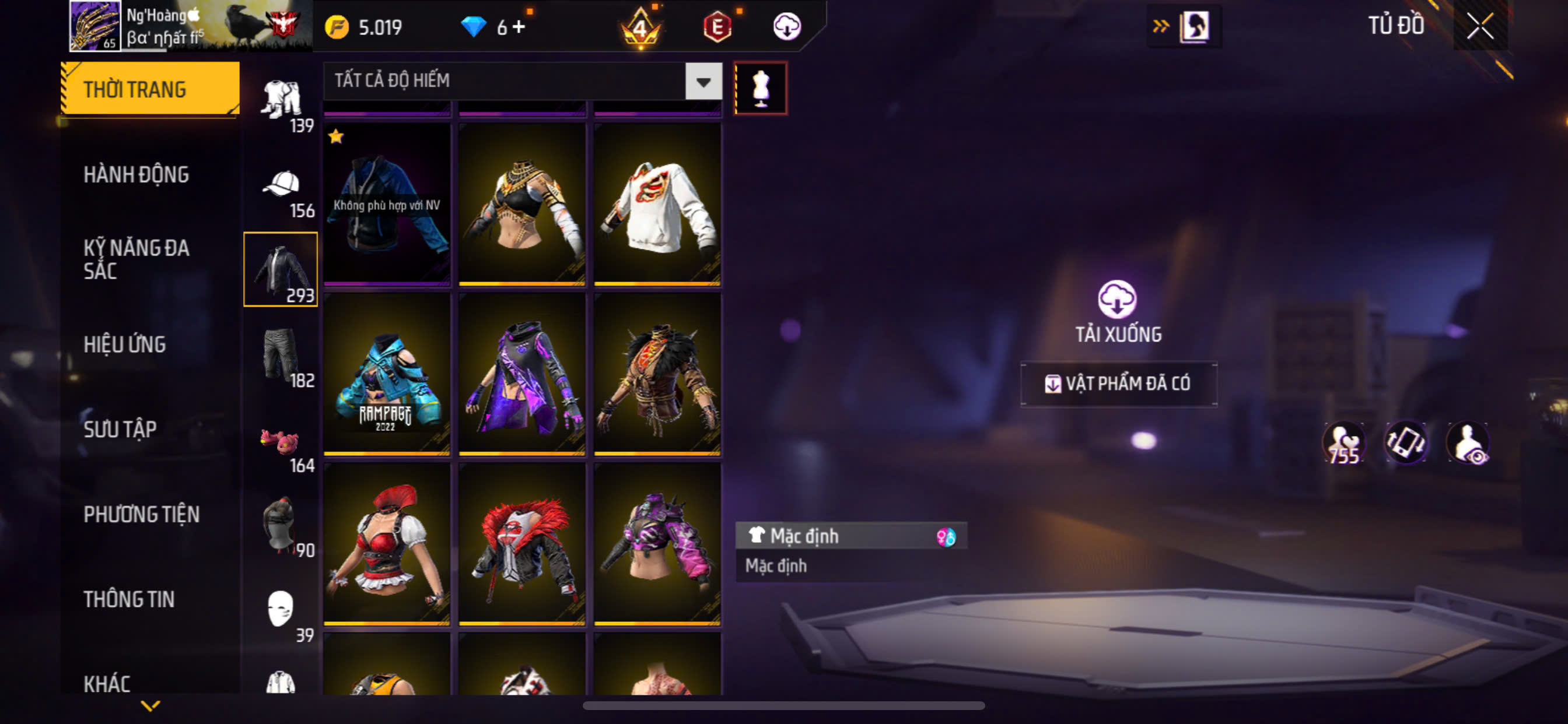
Task: Choose the red fur collar jacket
Action: pyautogui.click(x=521, y=544)
